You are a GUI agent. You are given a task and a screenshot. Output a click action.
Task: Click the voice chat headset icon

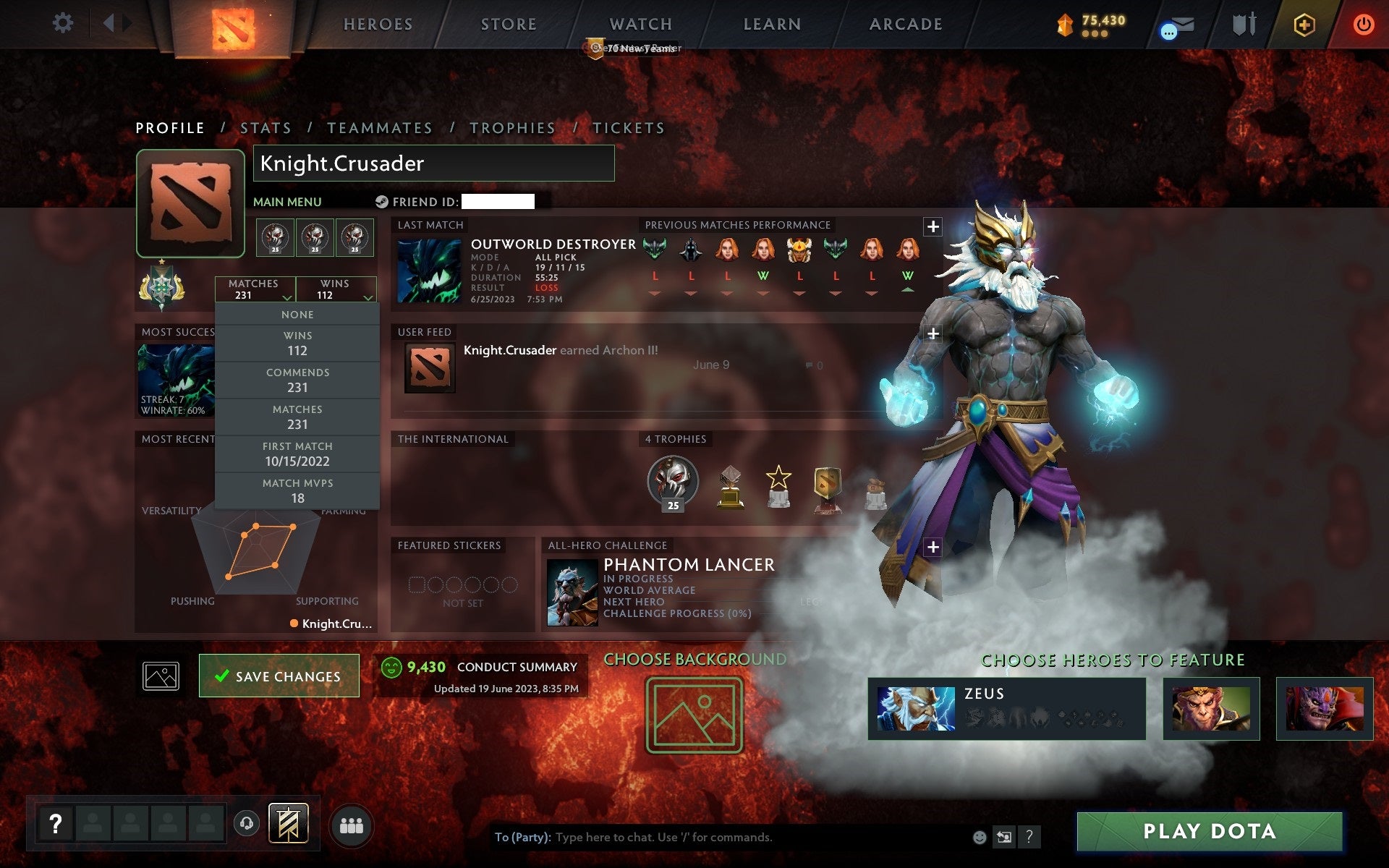tap(247, 822)
